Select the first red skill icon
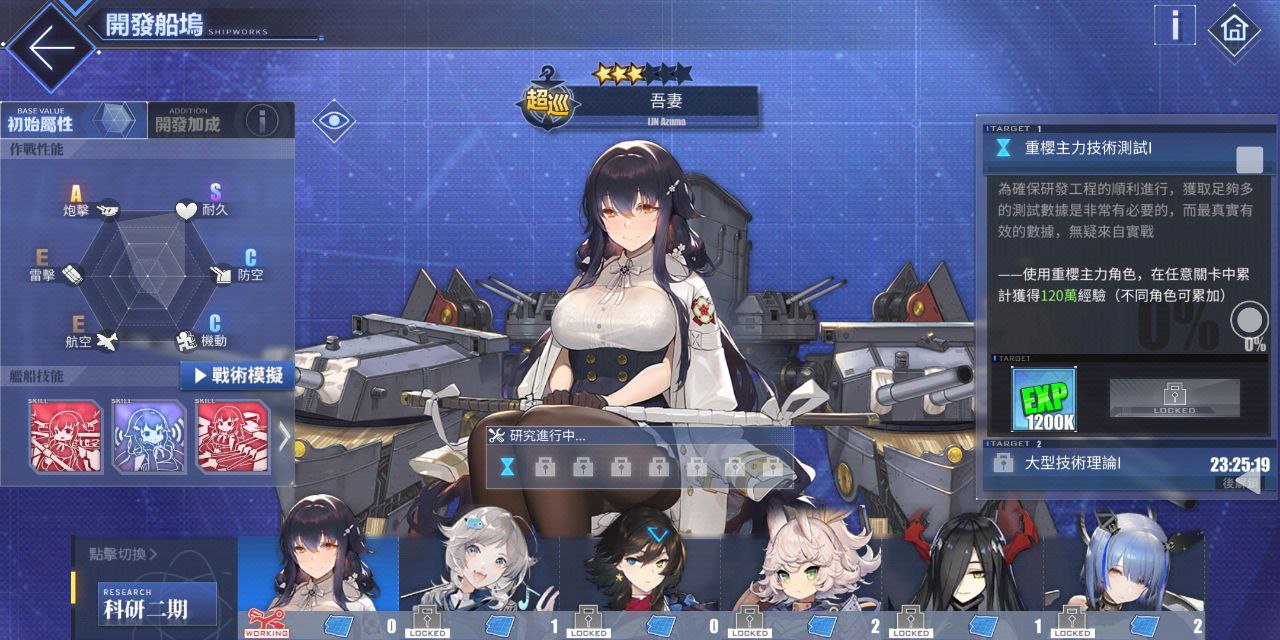1280x640 pixels. coord(65,436)
